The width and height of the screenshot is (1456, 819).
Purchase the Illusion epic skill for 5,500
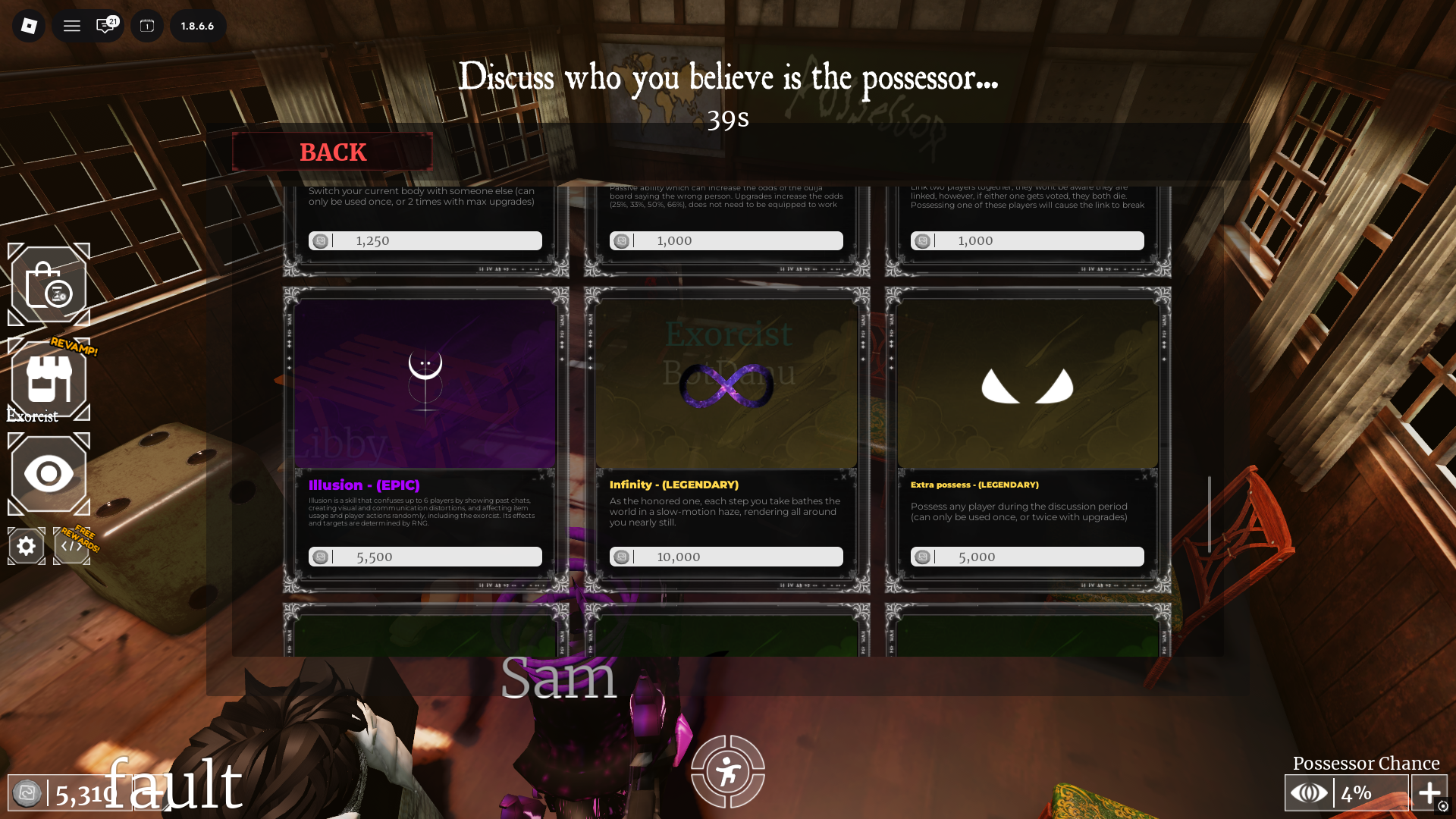click(x=425, y=556)
